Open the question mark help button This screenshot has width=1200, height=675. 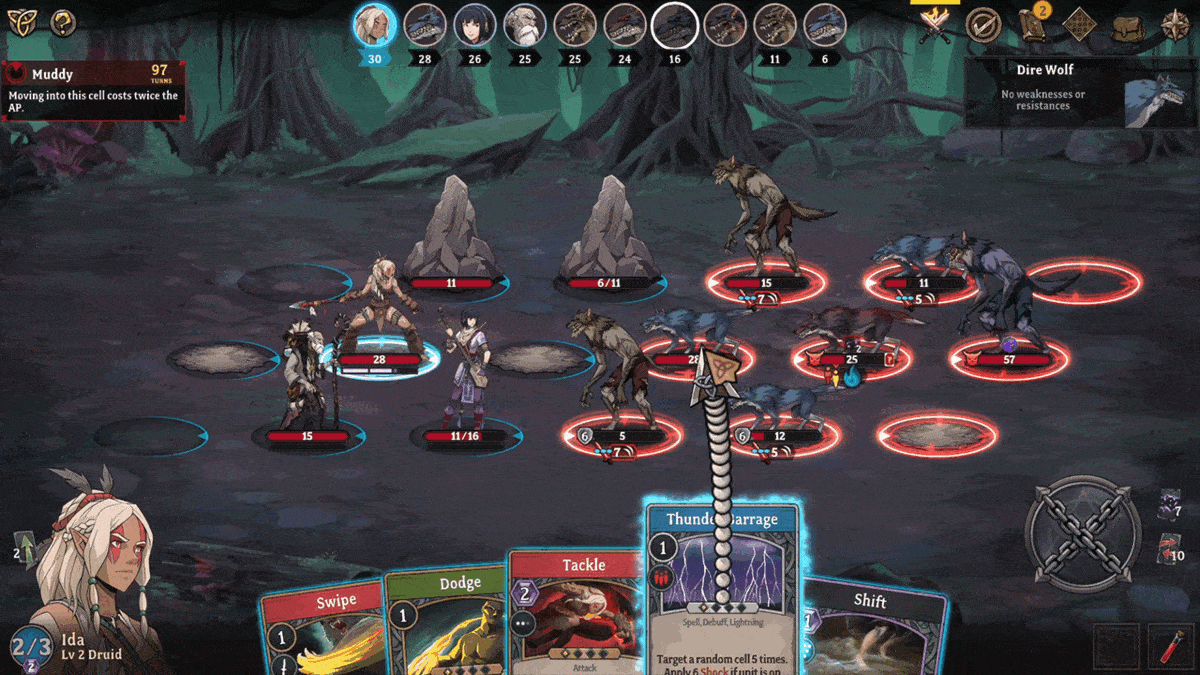(x=63, y=22)
